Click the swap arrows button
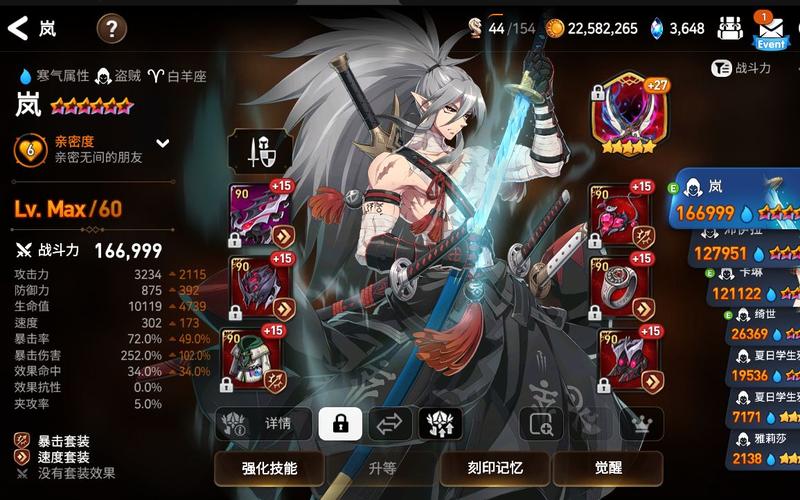800x500 pixels. [390, 424]
